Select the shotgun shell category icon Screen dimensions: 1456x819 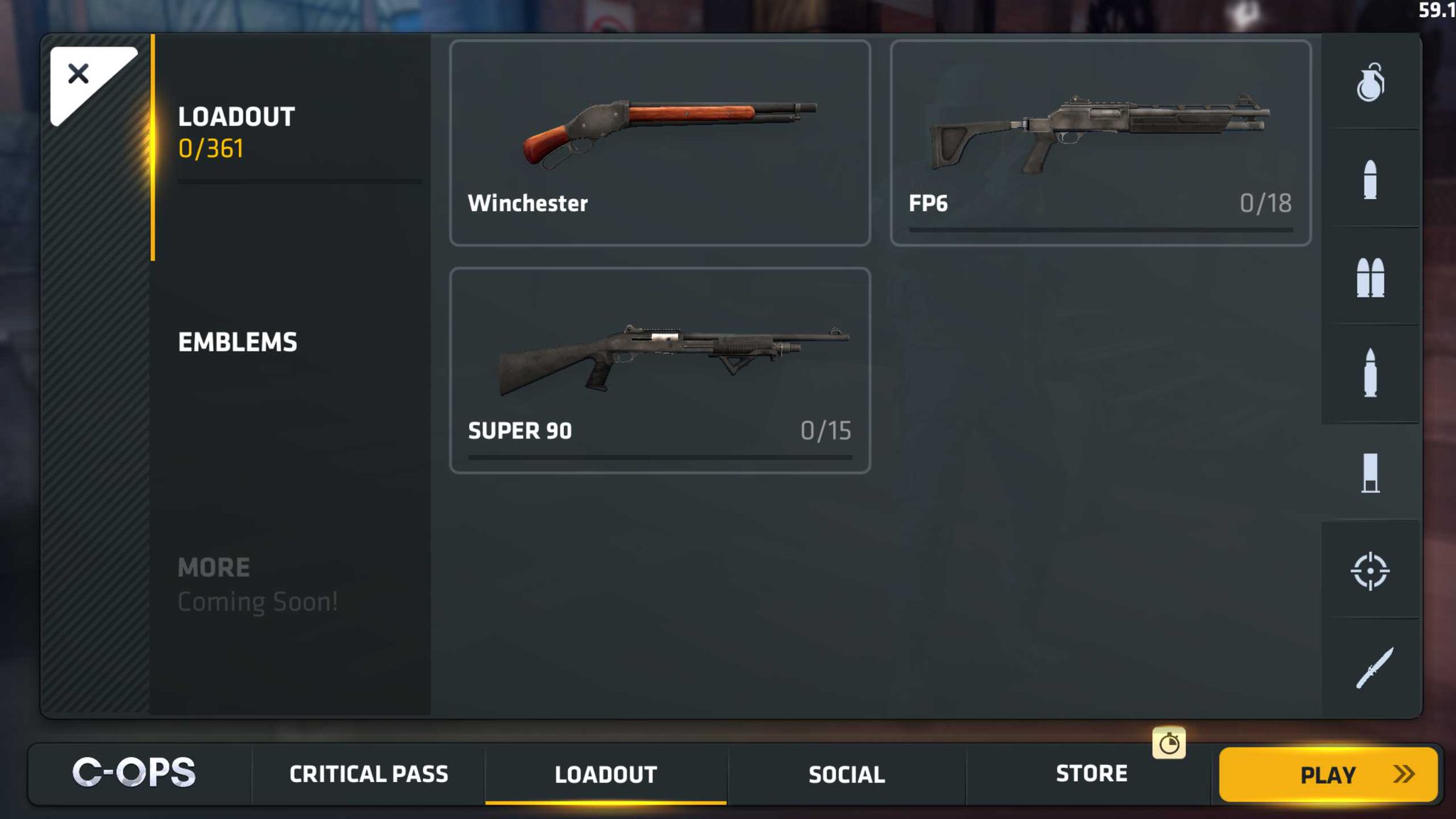pos(1372,471)
